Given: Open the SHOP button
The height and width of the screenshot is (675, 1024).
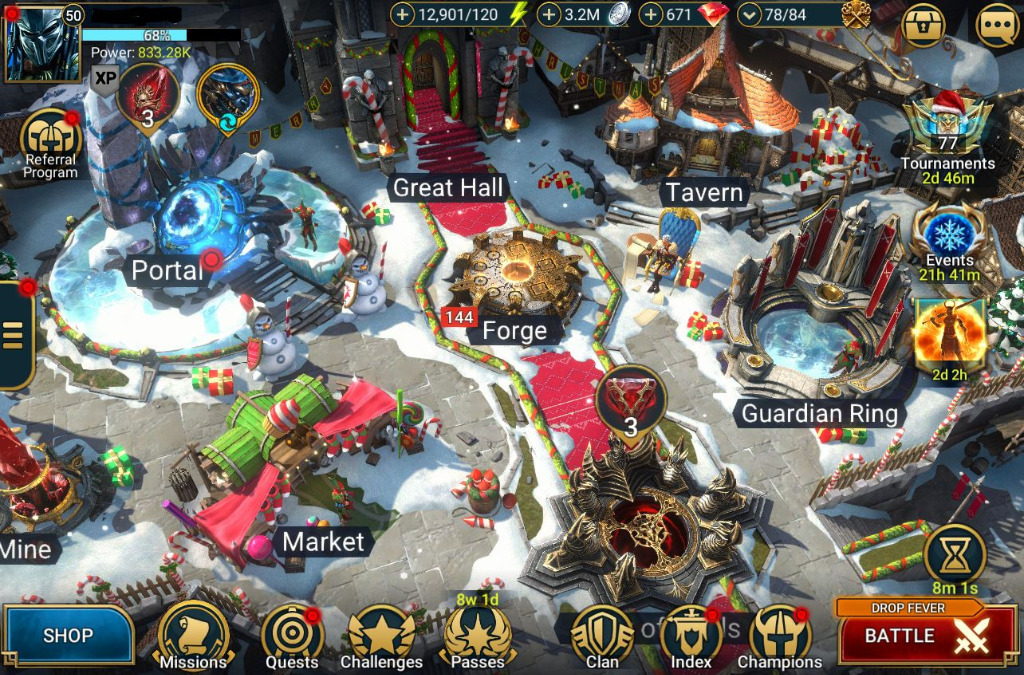Looking at the screenshot, I should (67, 635).
